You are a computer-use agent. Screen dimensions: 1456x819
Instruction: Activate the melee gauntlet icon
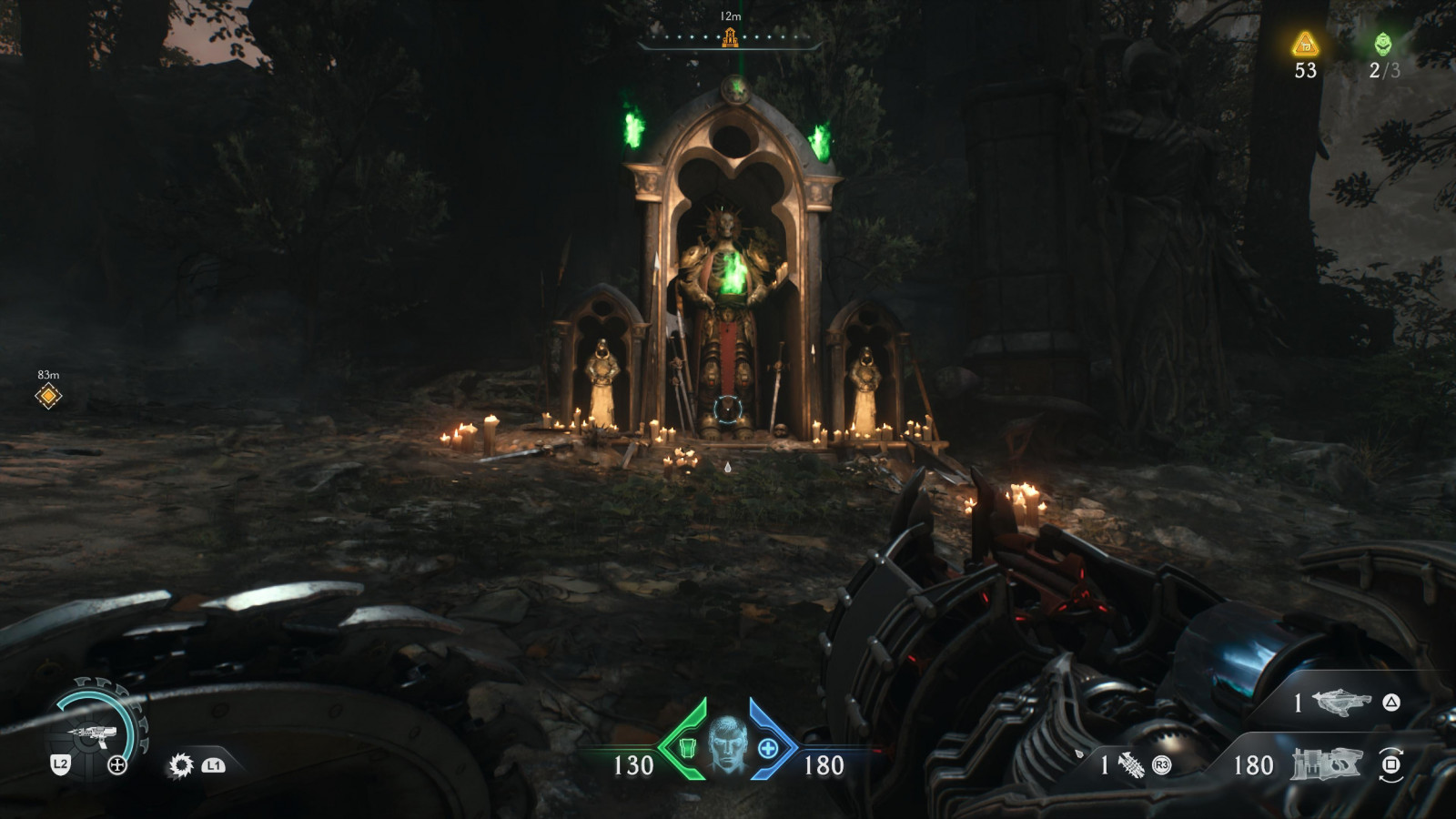1130,765
